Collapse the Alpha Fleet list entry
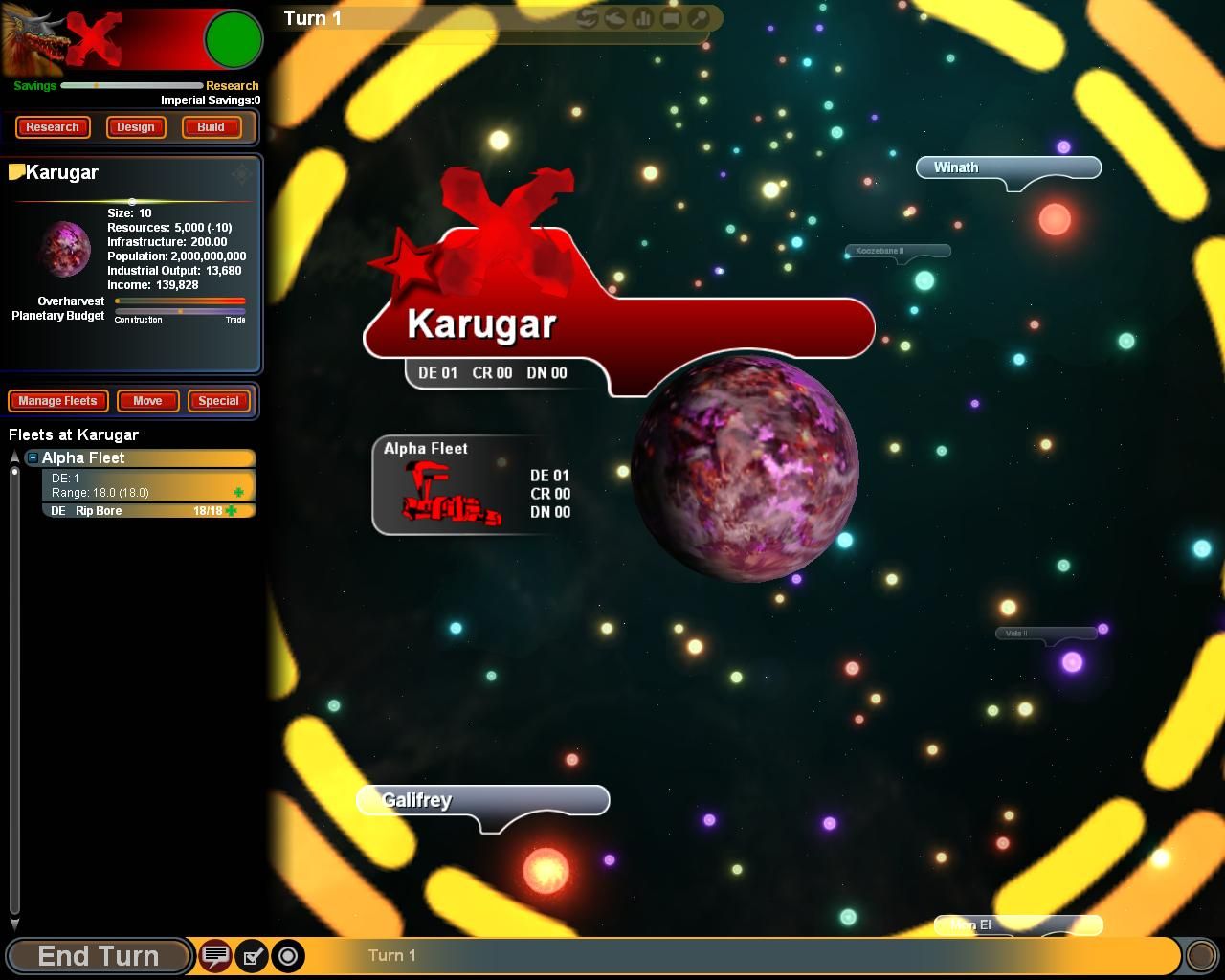1225x980 pixels. click(x=33, y=458)
